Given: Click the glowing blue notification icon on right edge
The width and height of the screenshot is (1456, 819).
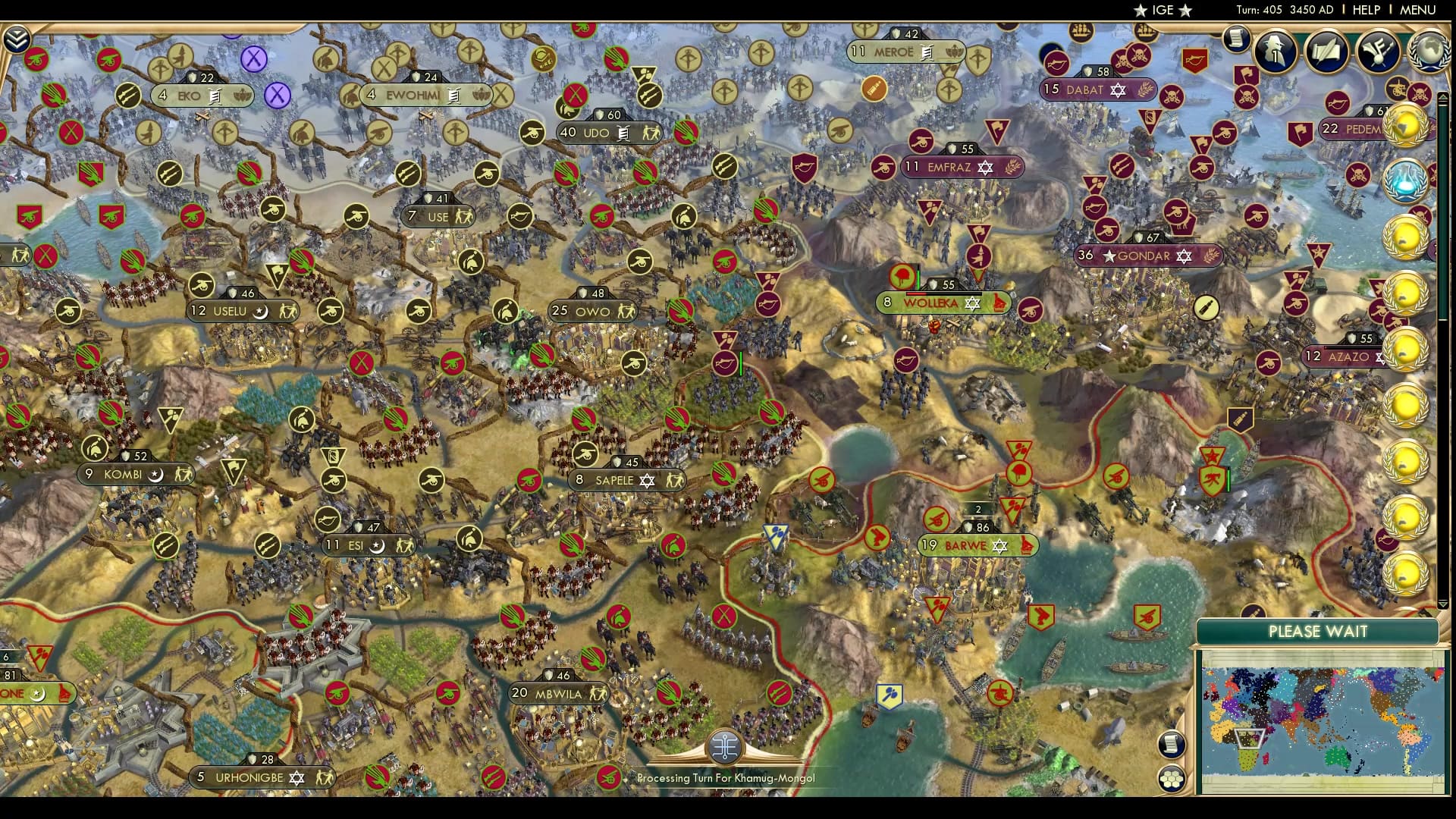Looking at the screenshot, I should click(1405, 180).
